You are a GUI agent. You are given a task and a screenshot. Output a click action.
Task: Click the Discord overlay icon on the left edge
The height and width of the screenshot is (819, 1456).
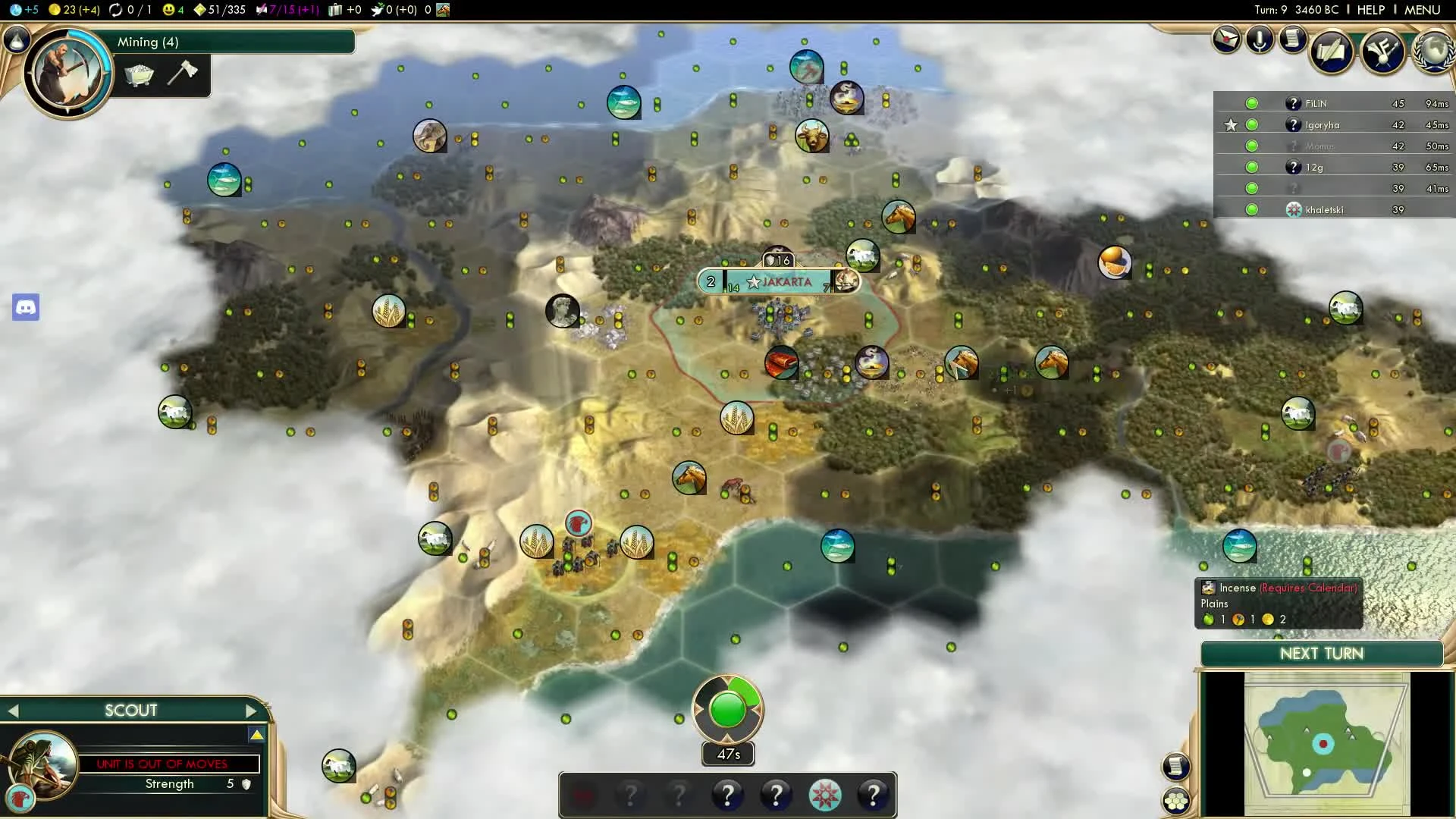pos(26,308)
